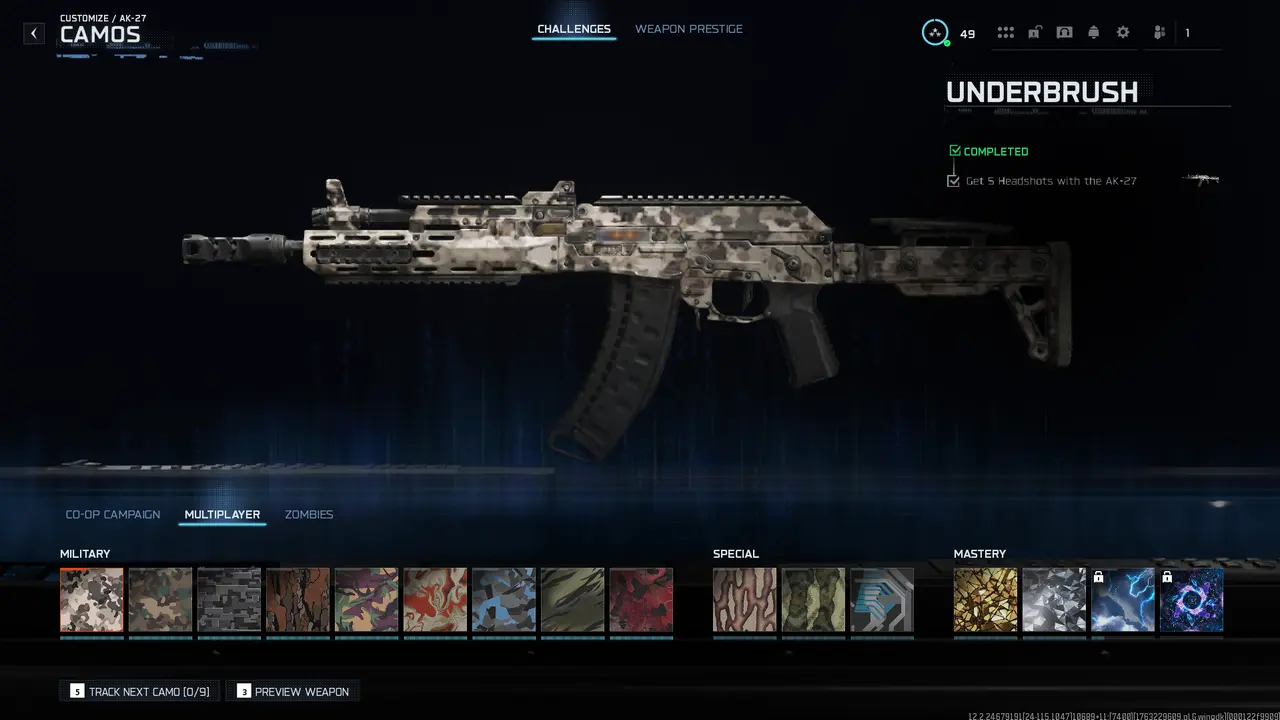Select the gold Mastery camo
Image resolution: width=1280 pixels, height=720 pixels.
tap(985, 599)
